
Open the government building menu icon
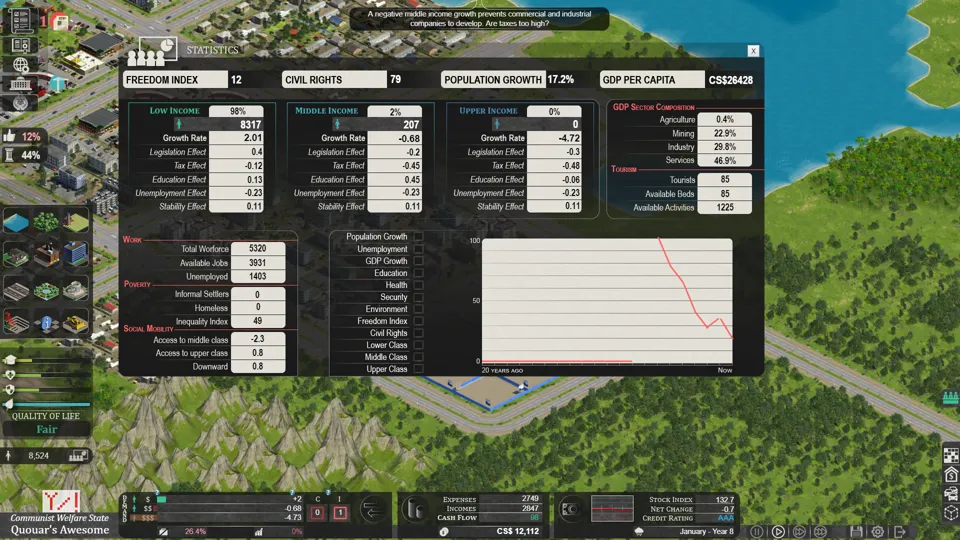pyautogui.click(x=20, y=84)
